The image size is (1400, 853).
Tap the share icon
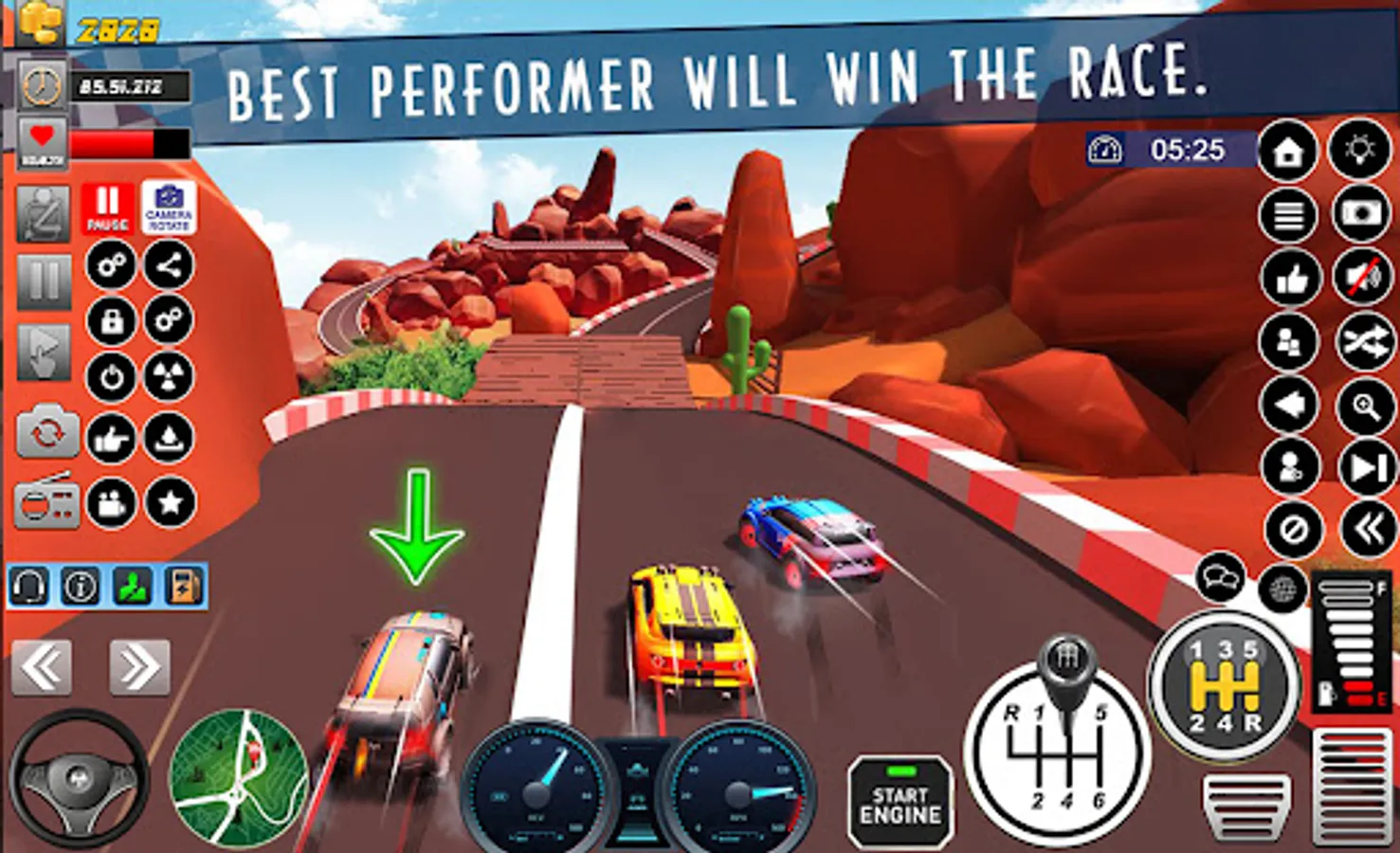click(x=169, y=265)
